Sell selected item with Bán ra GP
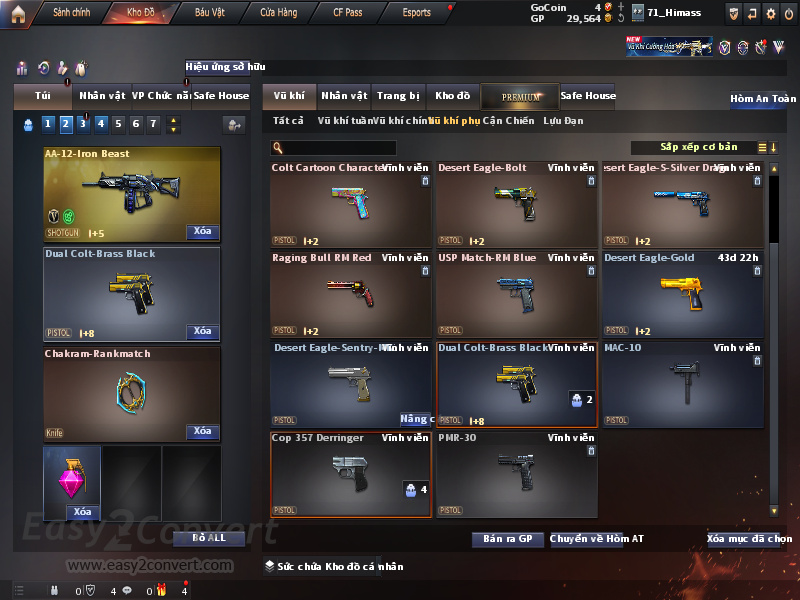Screen dimensions: 800x600 [x=507, y=539]
